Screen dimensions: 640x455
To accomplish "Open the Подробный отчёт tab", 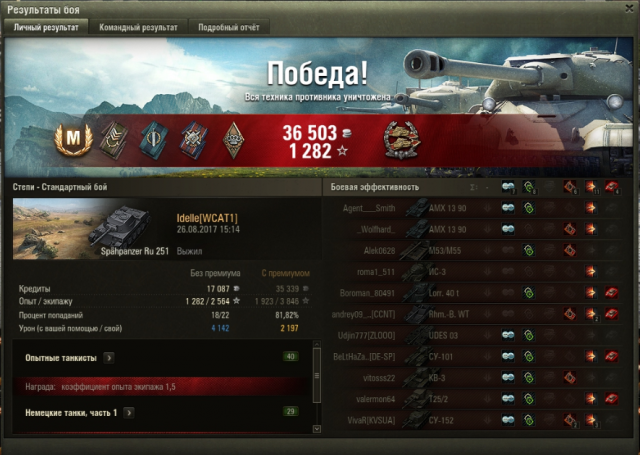I will (228, 27).
